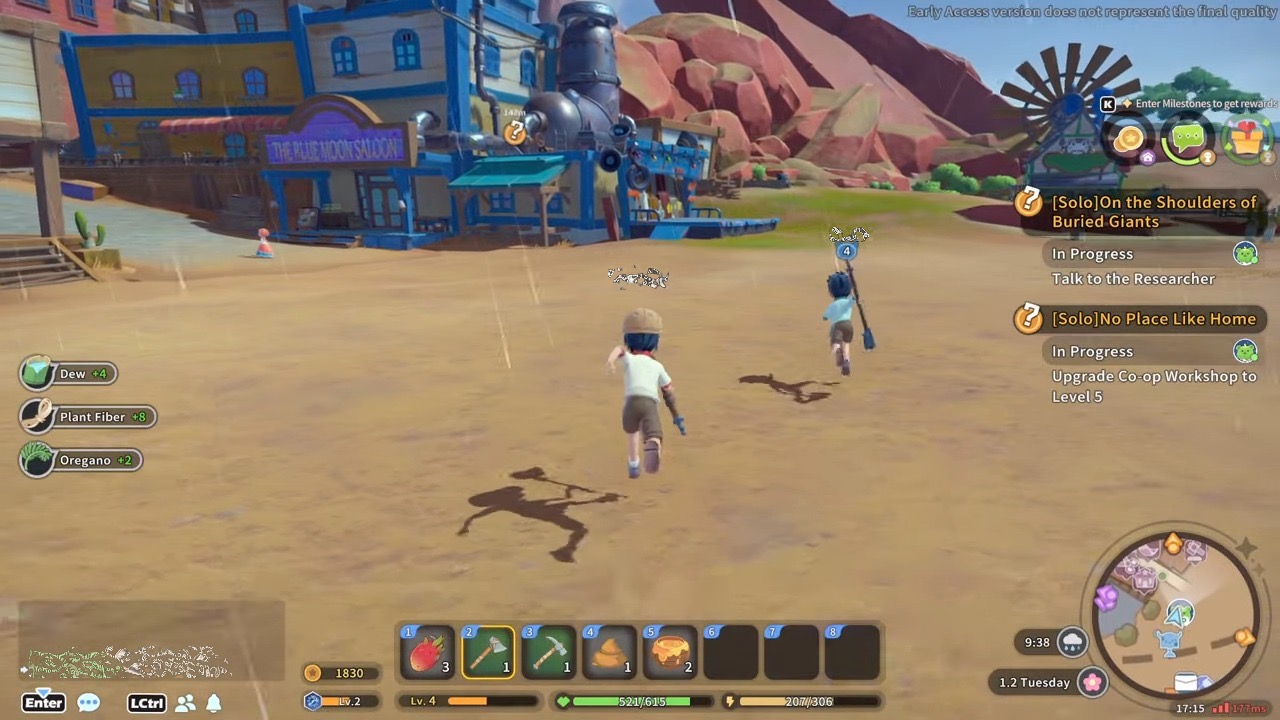The height and width of the screenshot is (720, 1280).
Task: Select the axe in hotbar slot 2
Action: [488, 652]
